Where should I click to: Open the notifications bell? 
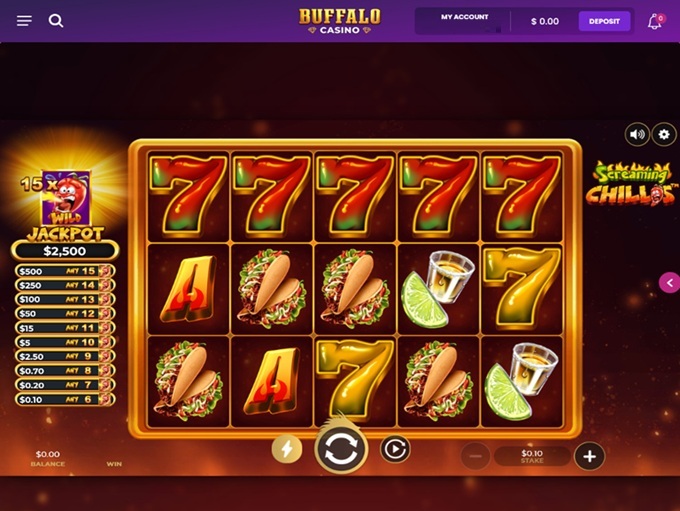[x=656, y=21]
